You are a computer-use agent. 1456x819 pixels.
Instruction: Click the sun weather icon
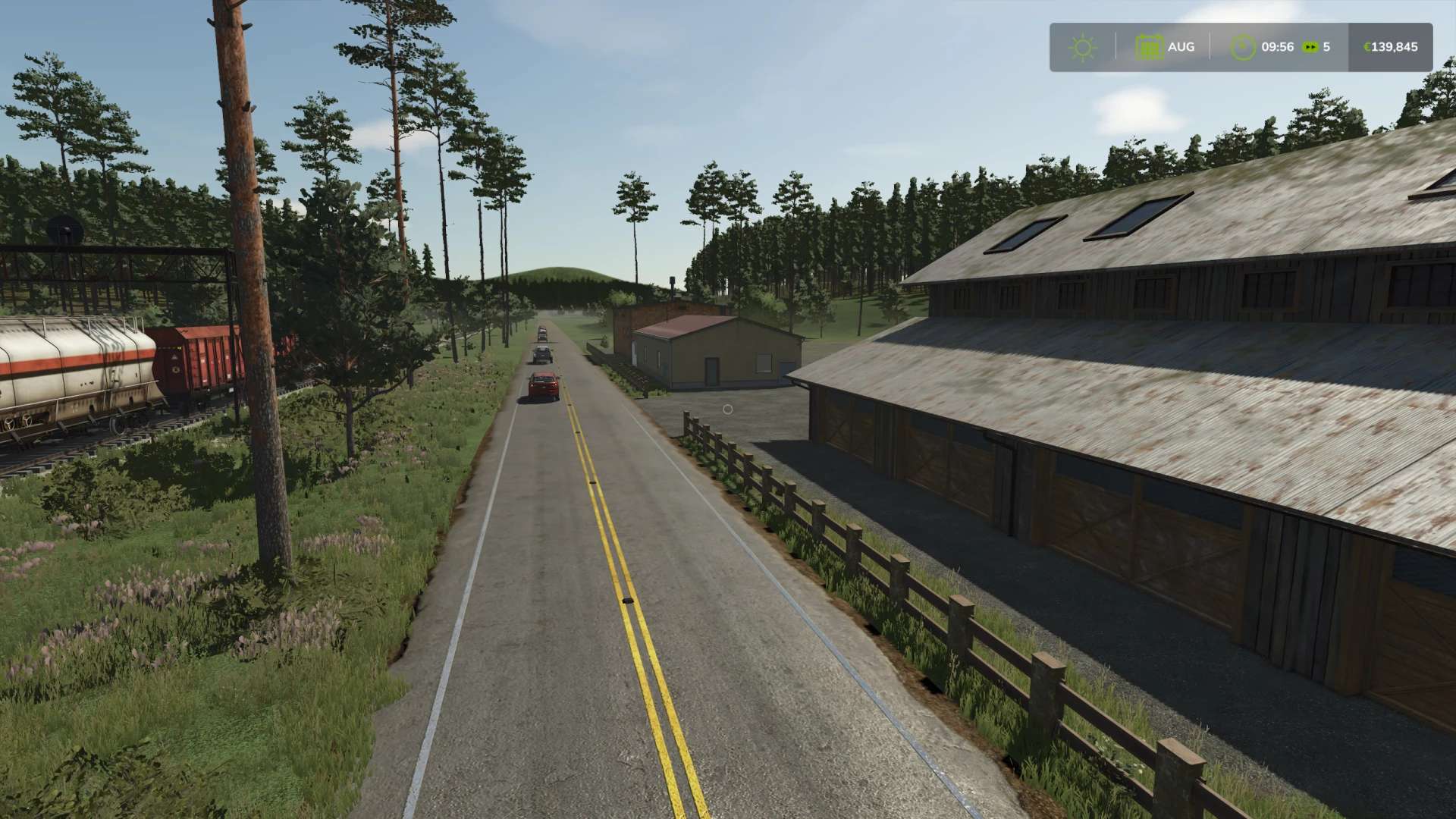(1082, 48)
